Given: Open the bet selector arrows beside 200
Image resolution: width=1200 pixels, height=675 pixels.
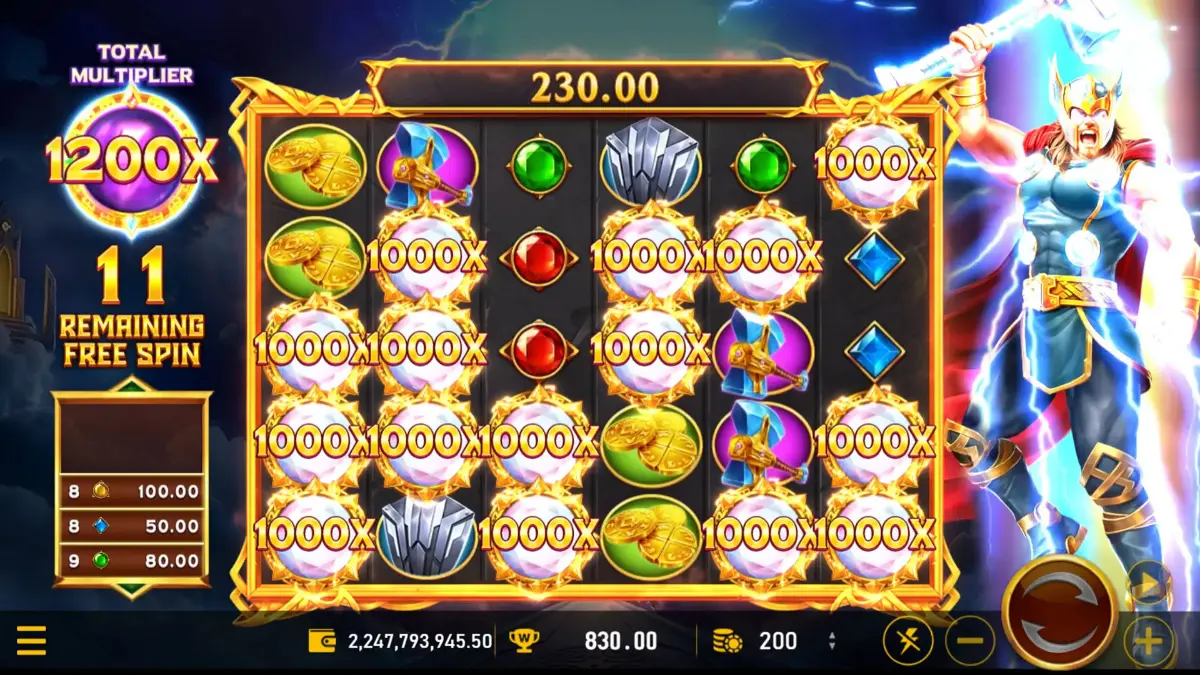Looking at the screenshot, I should [x=832, y=641].
